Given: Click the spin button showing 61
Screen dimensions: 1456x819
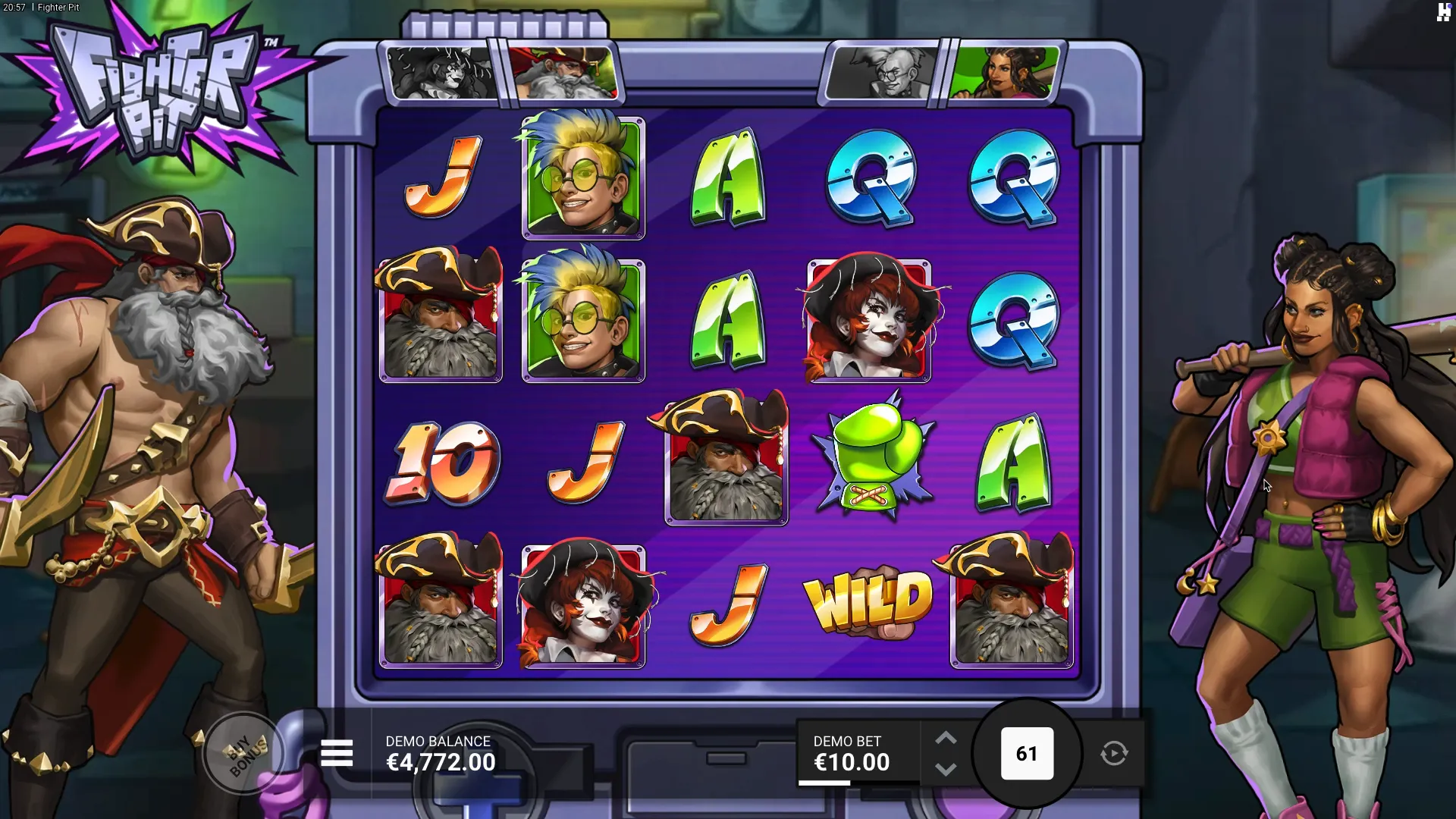Looking at the screenshot, I should point(1027,754).
